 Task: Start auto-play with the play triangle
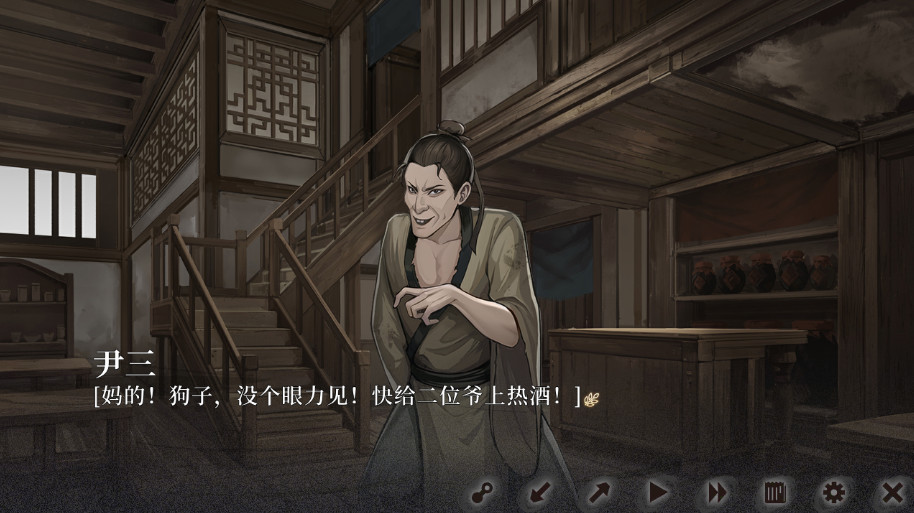coord(658,492)
